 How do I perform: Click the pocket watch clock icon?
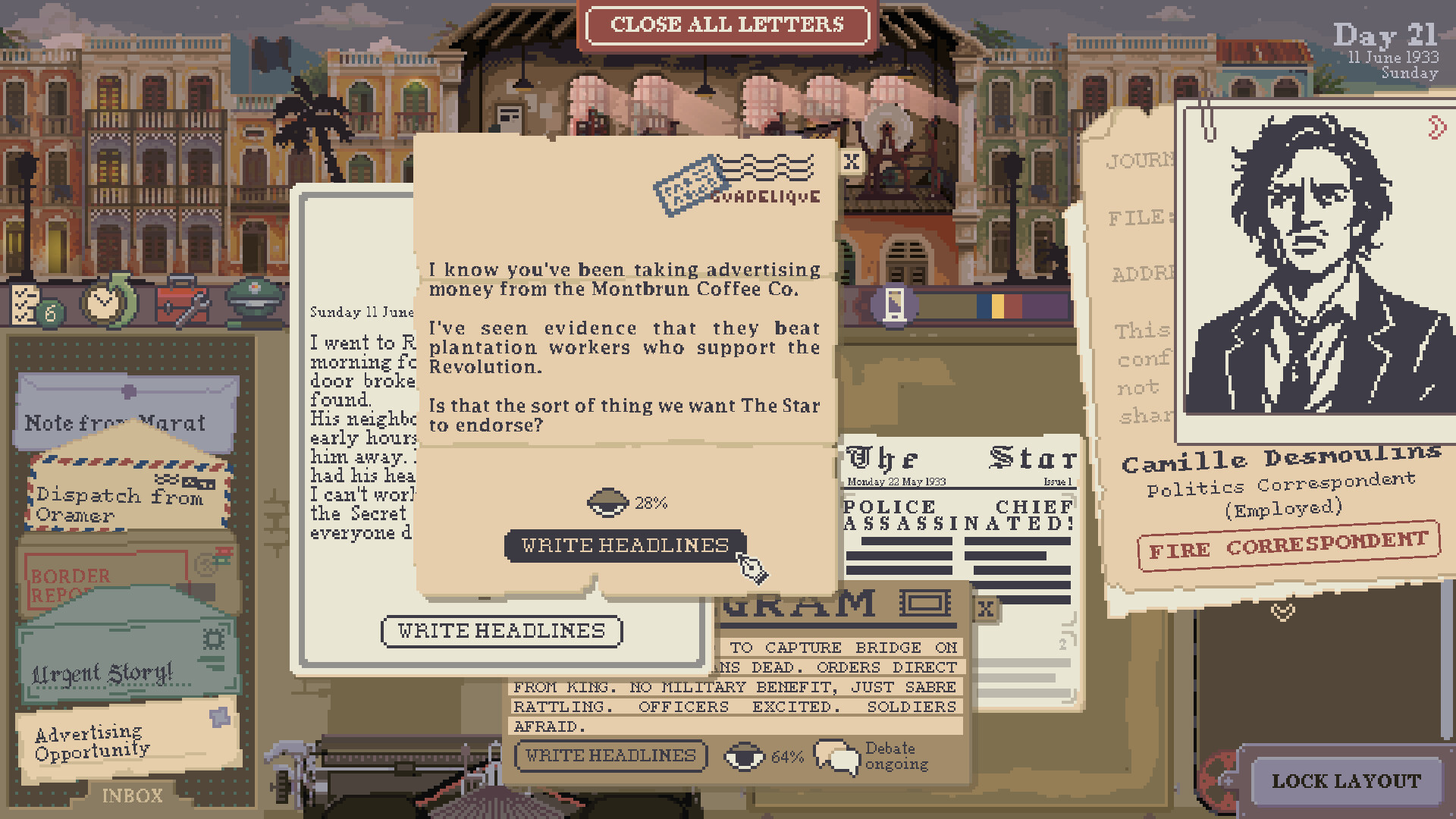click(106, 303)
